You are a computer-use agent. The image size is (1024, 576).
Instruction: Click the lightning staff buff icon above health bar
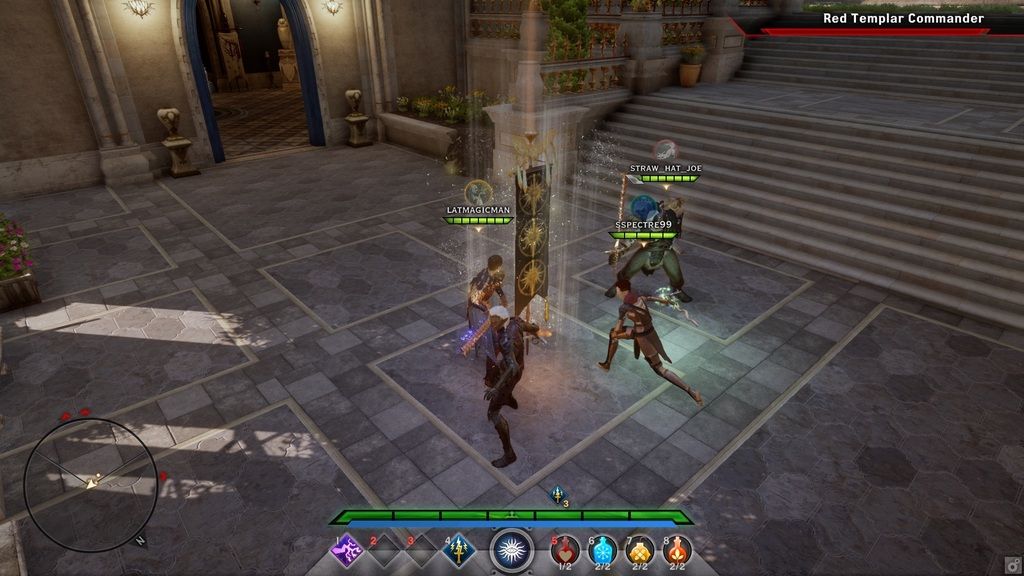tap(558, 494)
